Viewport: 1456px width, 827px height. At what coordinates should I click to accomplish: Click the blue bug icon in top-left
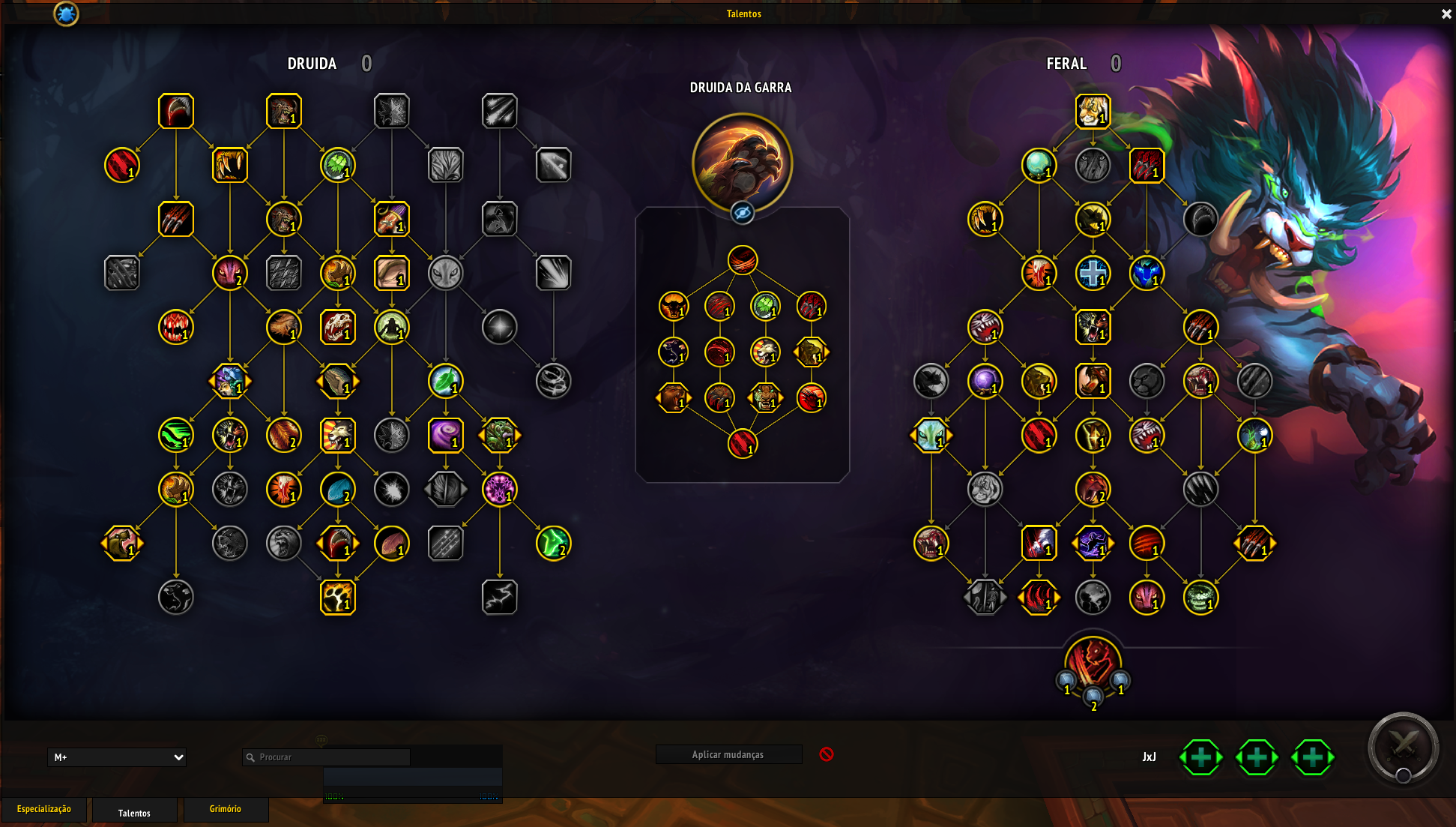66,13
